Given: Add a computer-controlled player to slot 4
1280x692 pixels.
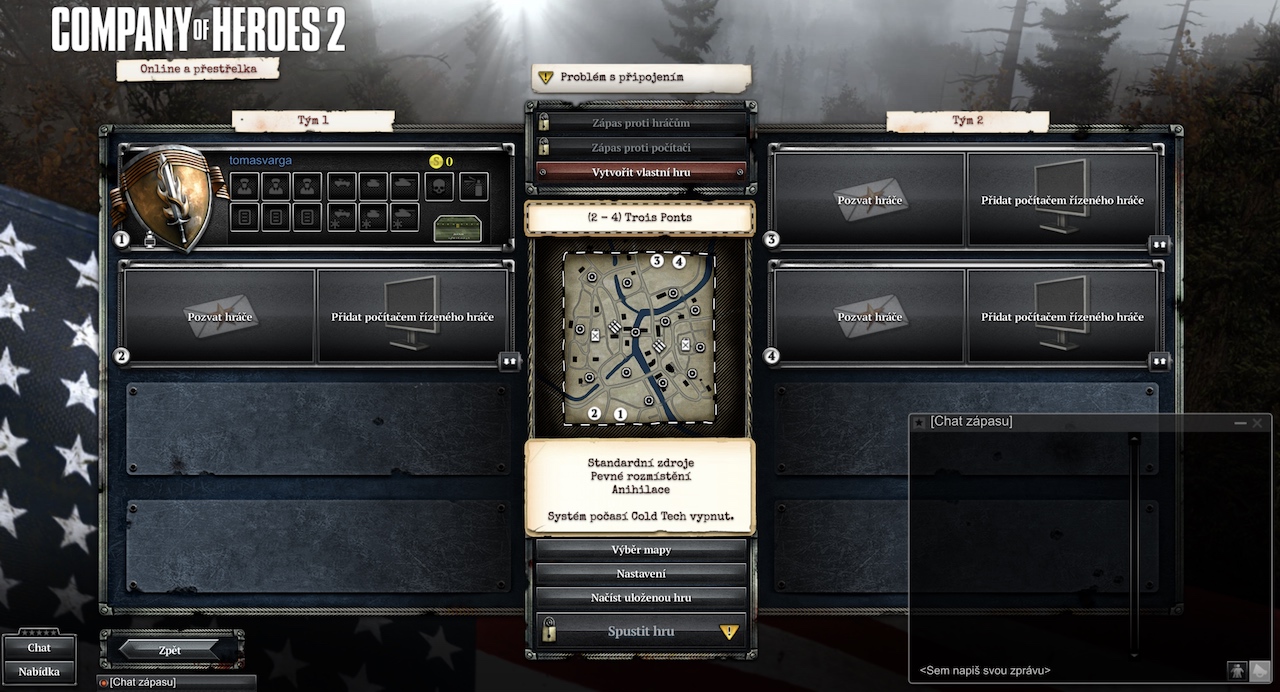Looking at the screenshot, I should [x=1062, y=317].
